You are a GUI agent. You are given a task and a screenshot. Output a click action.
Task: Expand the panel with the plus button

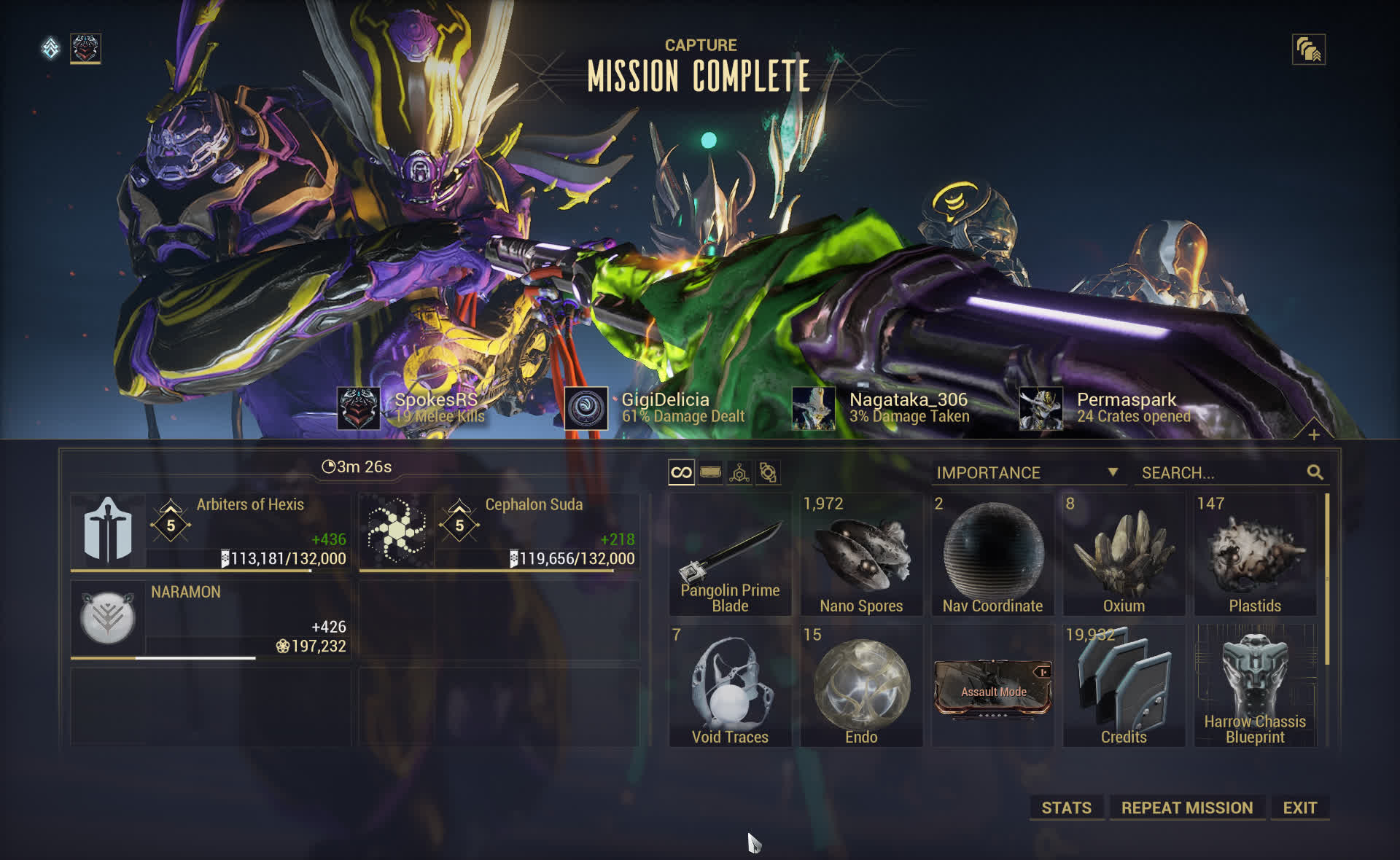click(x=1314, y=435)
